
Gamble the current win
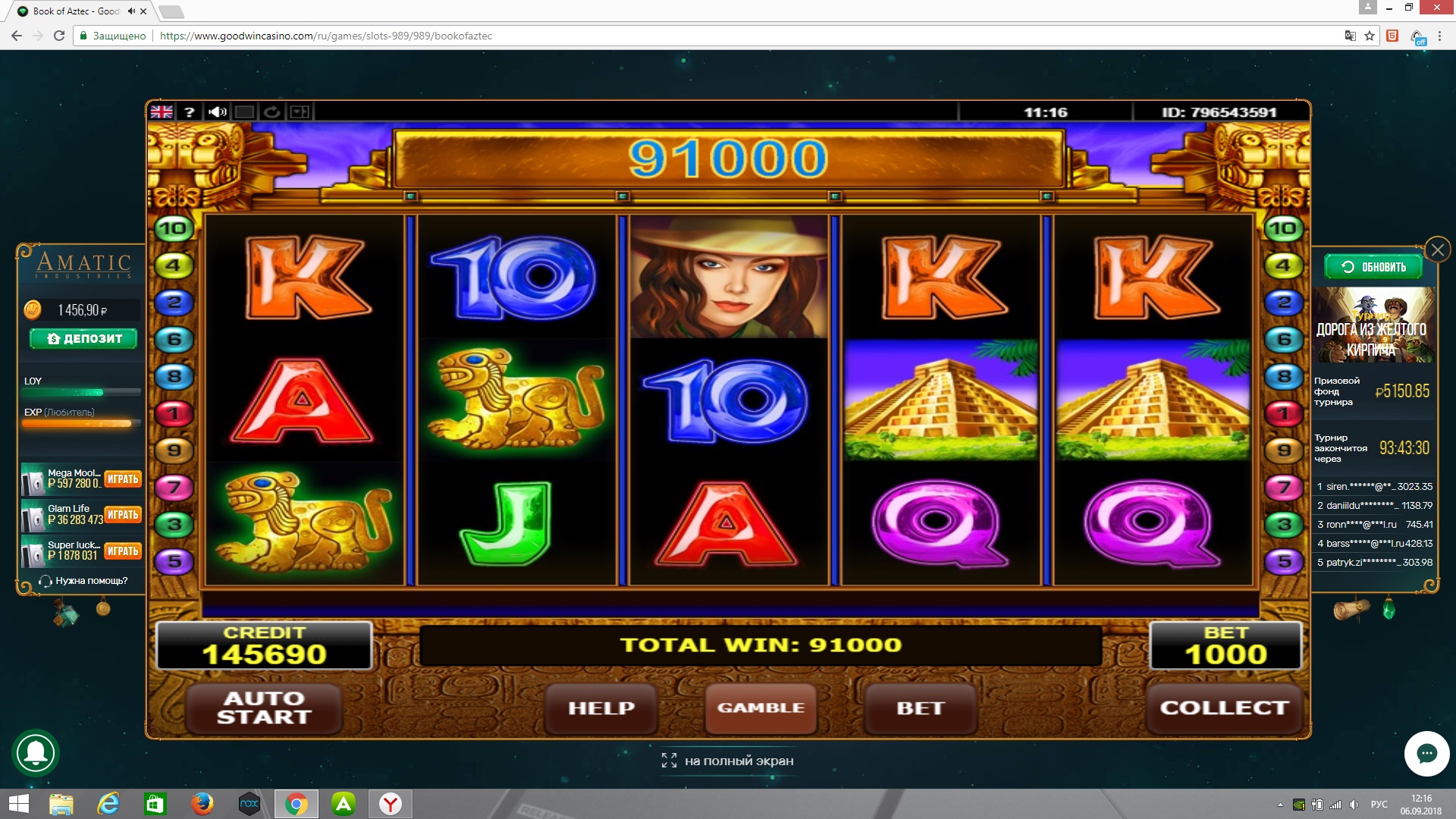tap(761, 708)
